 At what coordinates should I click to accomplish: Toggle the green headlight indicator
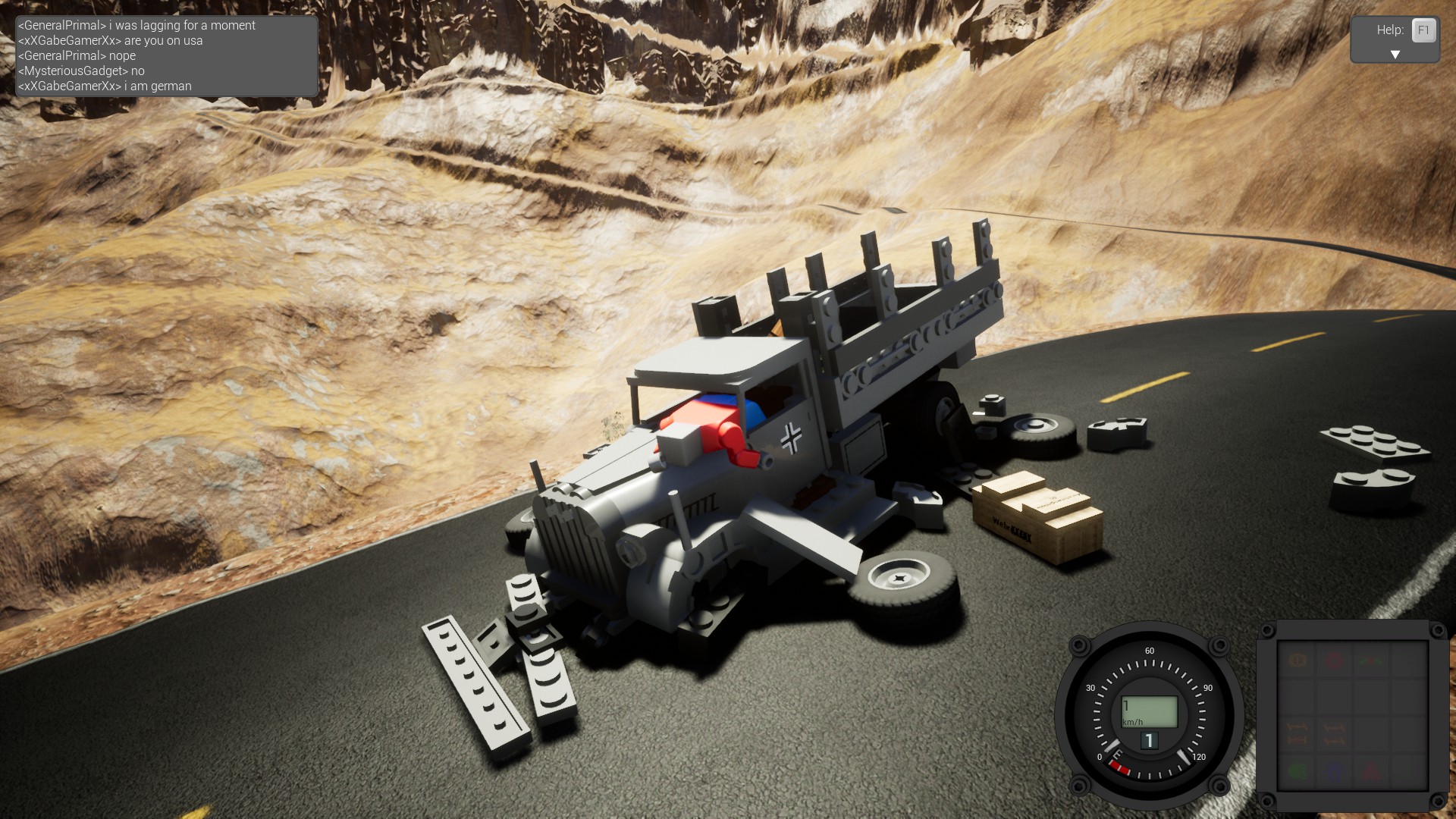[x=1298, y=771]
